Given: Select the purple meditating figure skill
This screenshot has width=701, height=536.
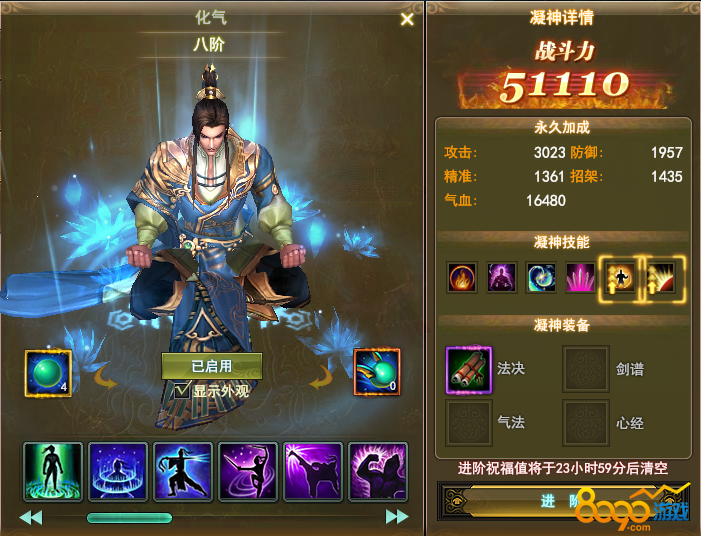Looking at the screenshot, I should pos(500,277).
